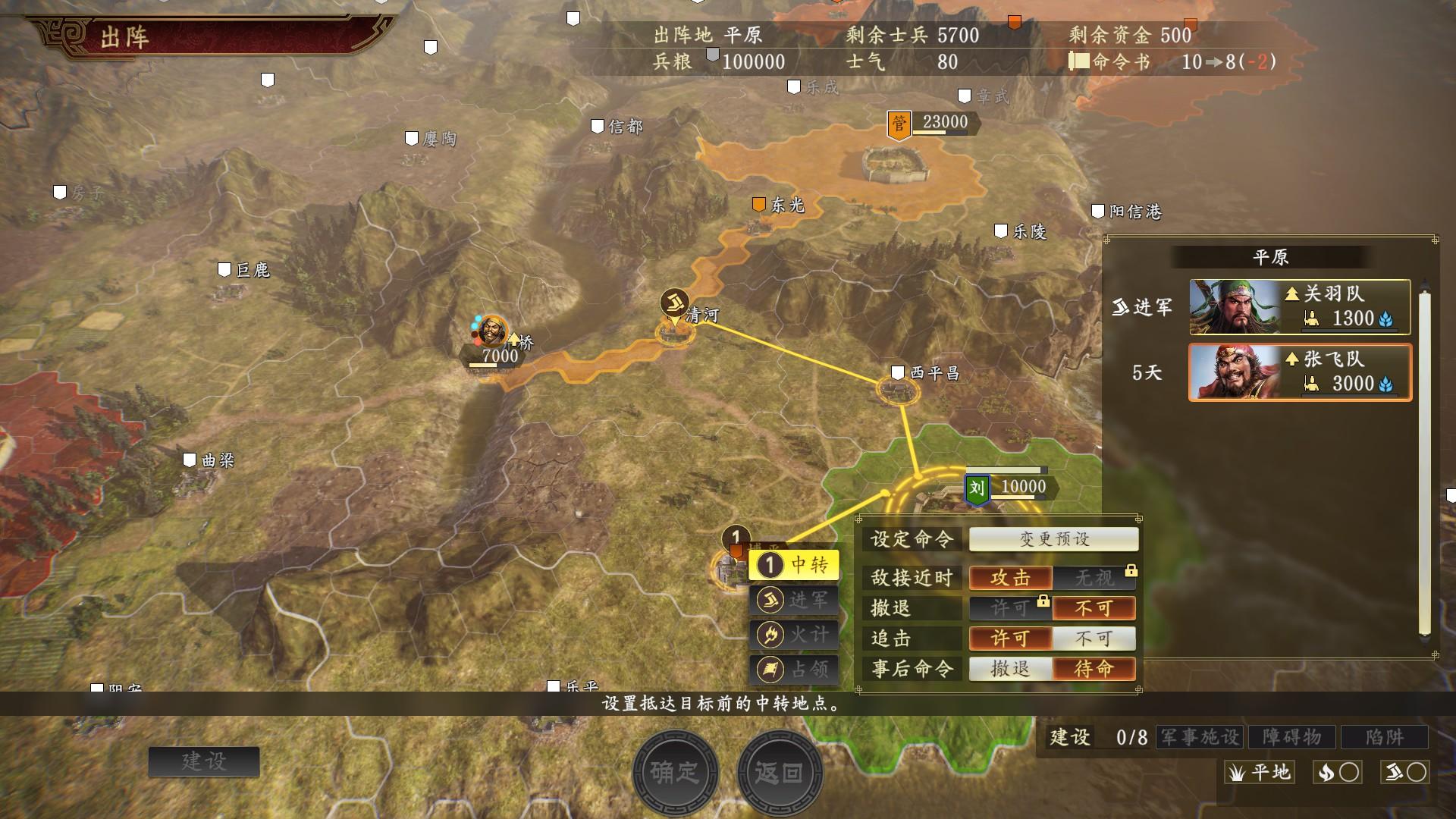Select the 进军 march command icon

coord(793,598)
